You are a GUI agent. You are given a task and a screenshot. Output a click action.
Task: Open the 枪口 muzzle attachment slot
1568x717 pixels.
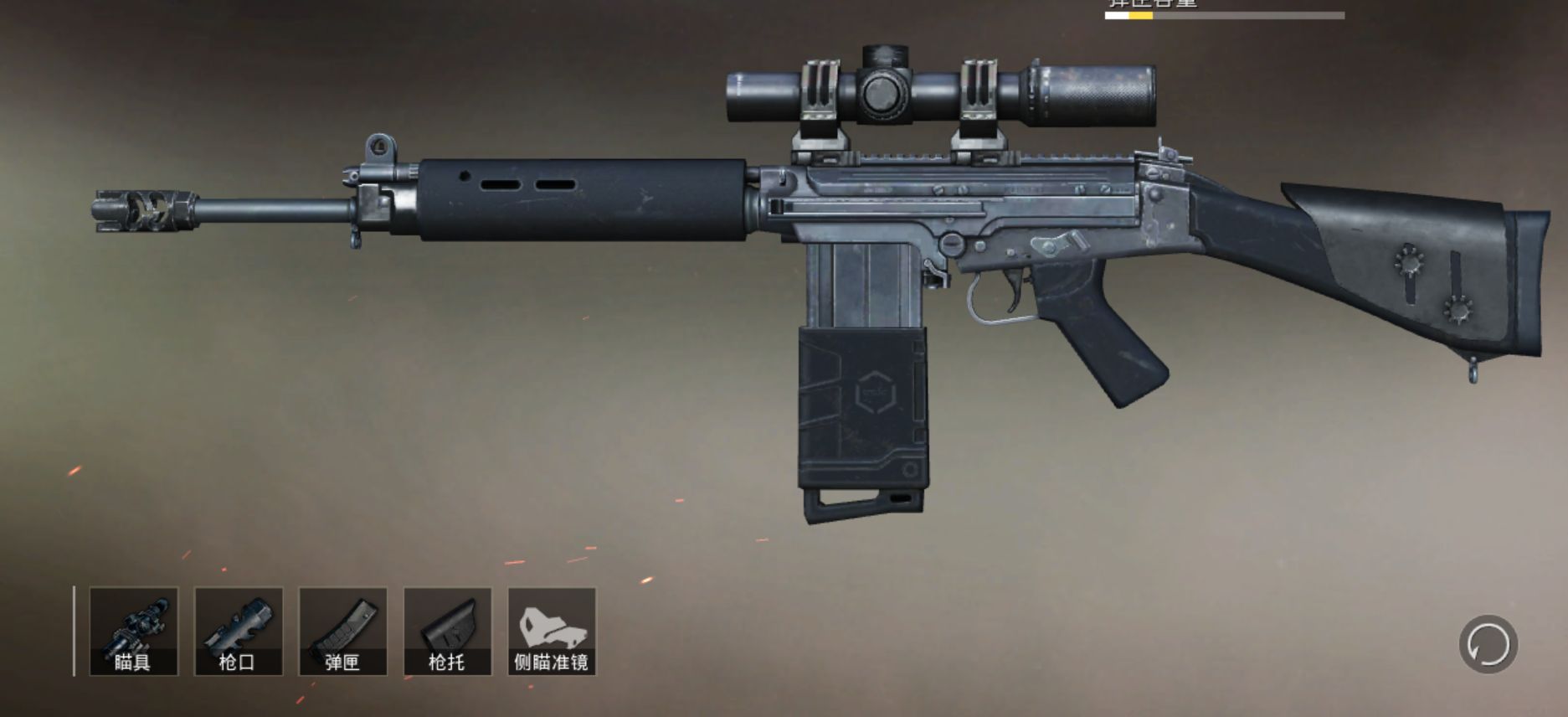click(239, 632)
